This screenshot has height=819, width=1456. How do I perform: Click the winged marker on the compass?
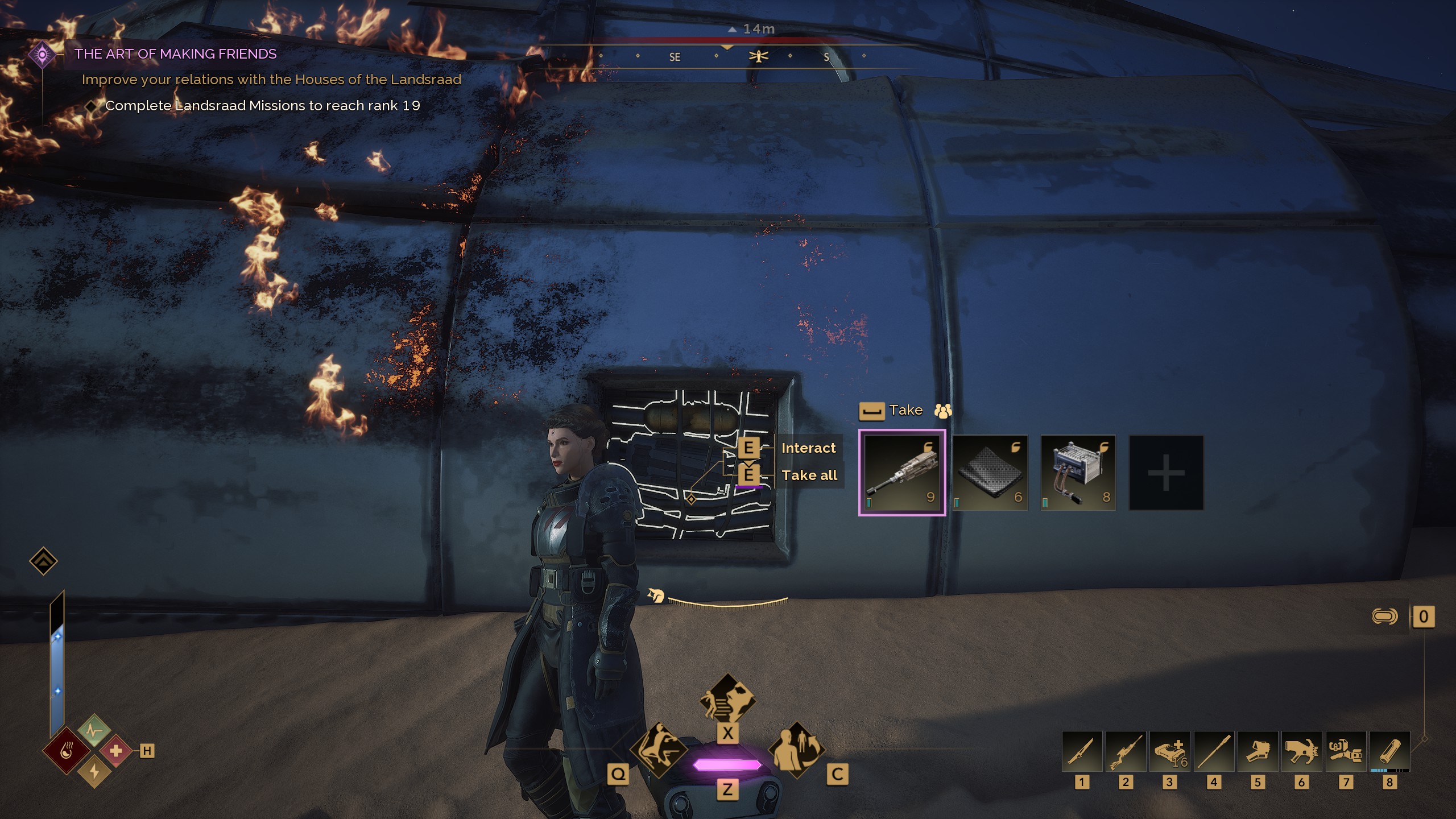coord(759,56)
